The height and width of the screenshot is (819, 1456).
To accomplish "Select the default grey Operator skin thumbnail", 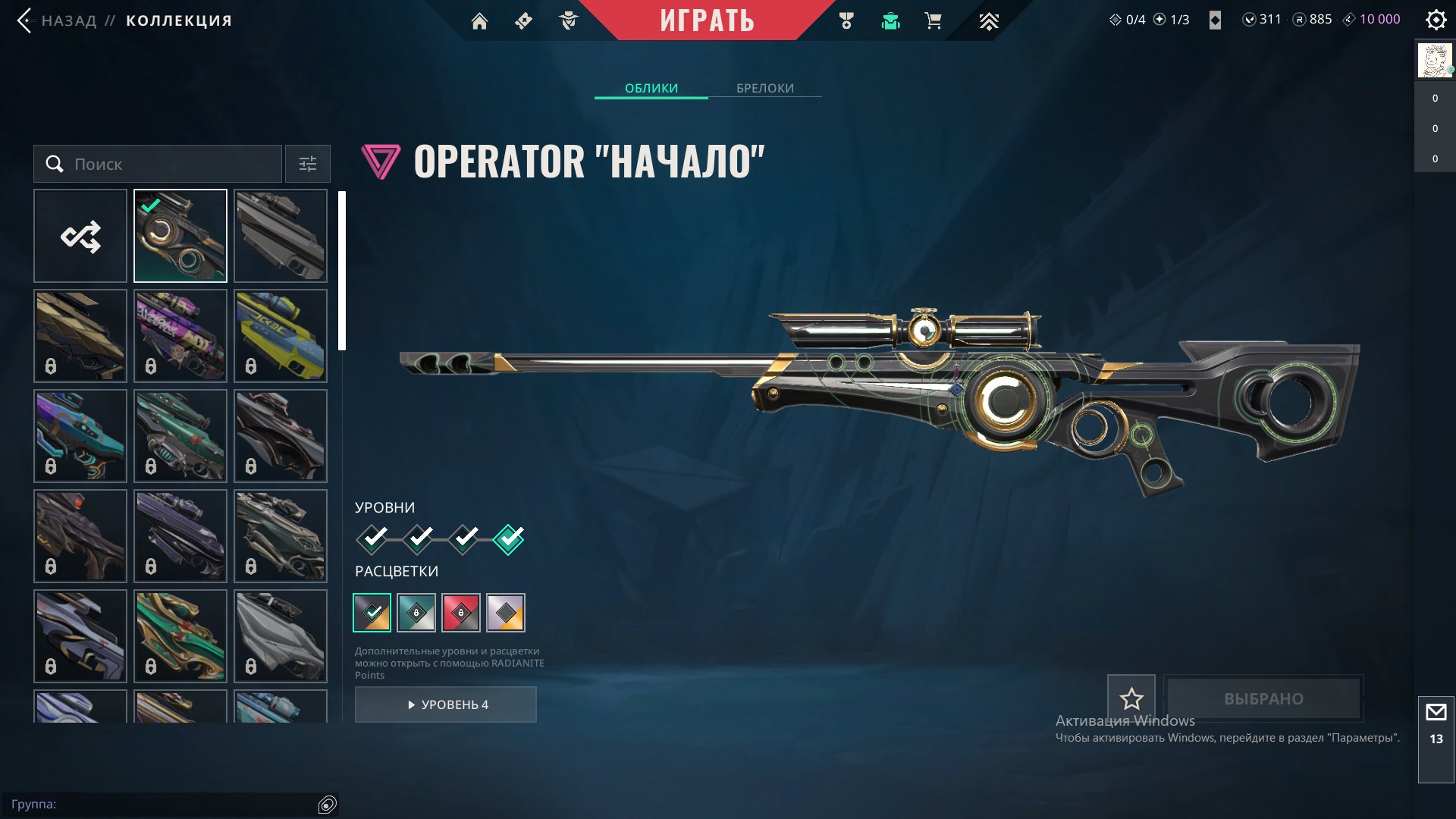I will pyautogui.click(x=281, y=236).
